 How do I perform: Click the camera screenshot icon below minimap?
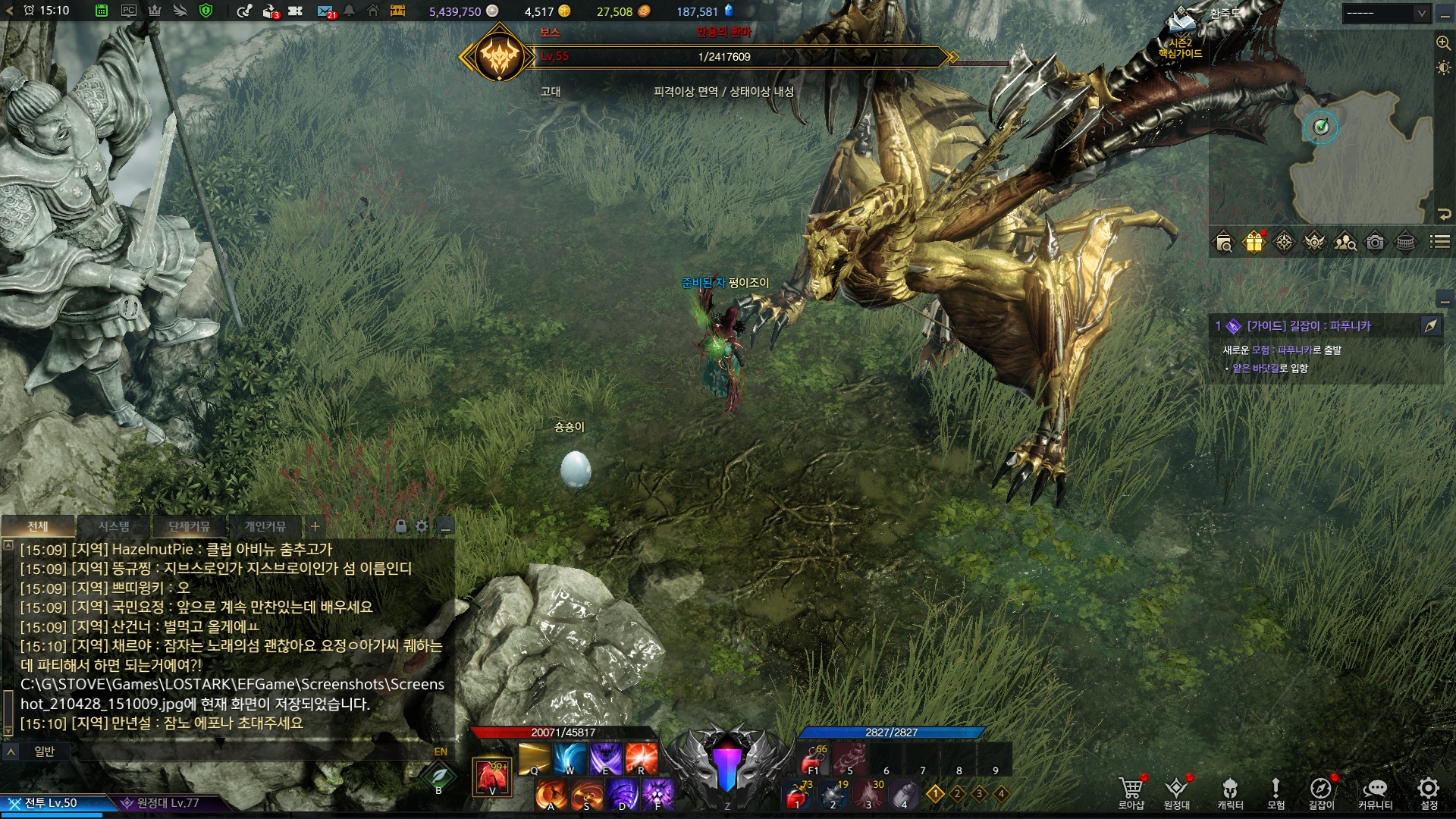(1375, 242)
